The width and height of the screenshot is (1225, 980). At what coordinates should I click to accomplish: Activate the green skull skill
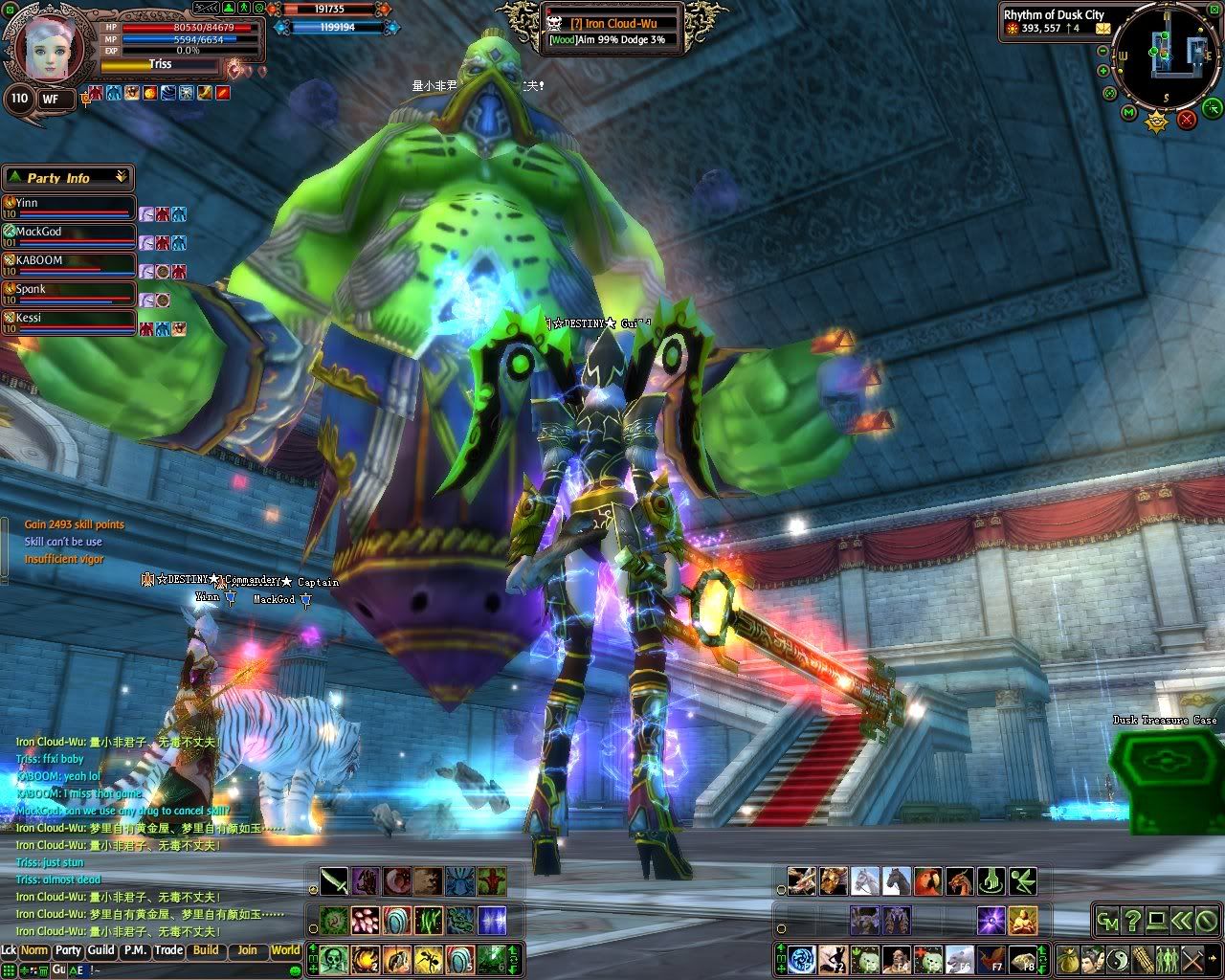point(334,957)
